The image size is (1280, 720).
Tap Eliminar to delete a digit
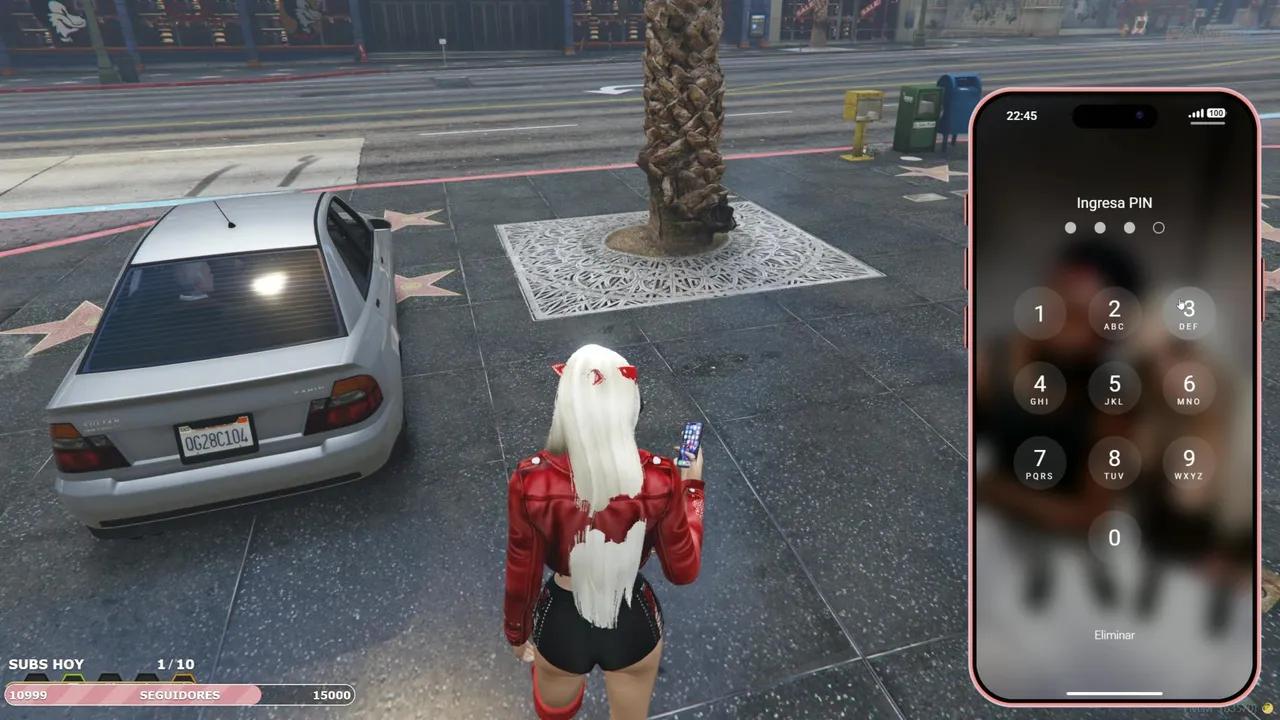pyautogui.click(x=1113, y=634)
